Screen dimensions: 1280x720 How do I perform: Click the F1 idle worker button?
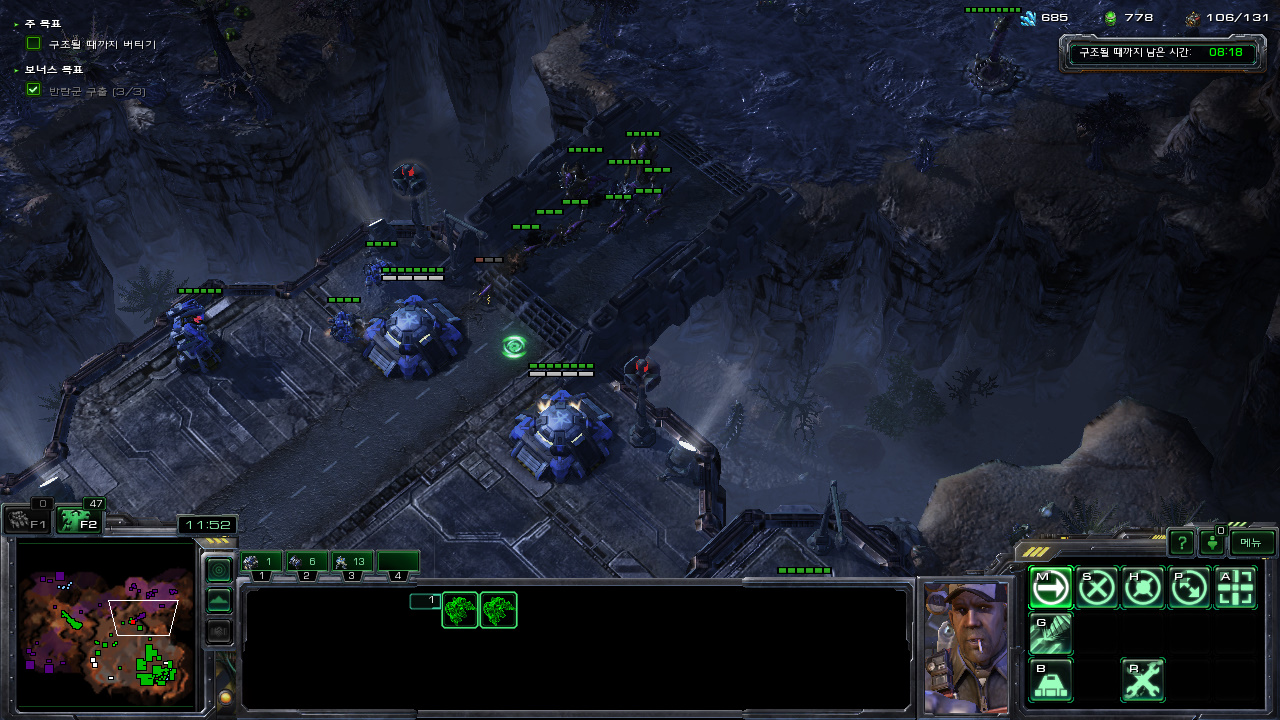(x=27, y=520)
